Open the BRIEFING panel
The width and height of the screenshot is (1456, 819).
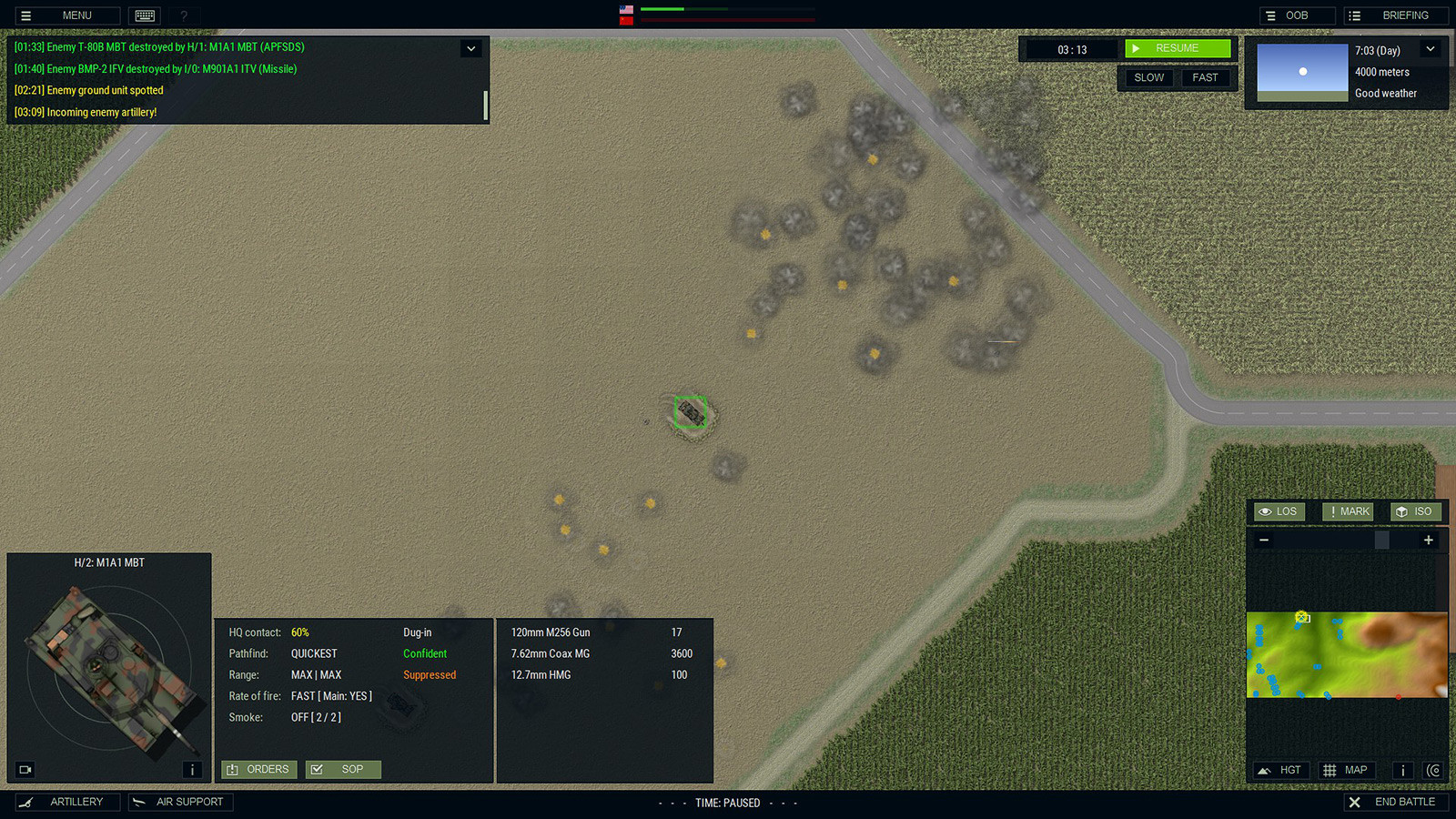1395,15
